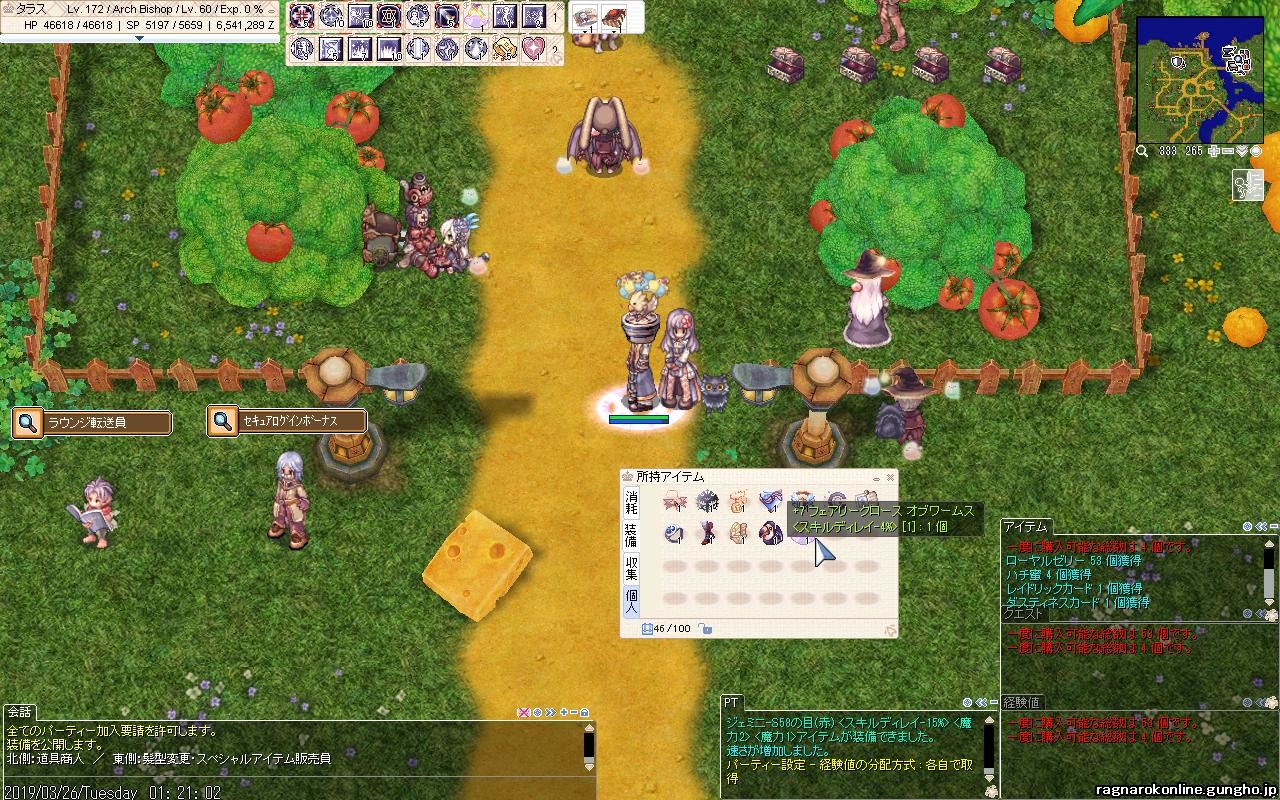Activate the hexagram star skill icon

tap(389, 17)
